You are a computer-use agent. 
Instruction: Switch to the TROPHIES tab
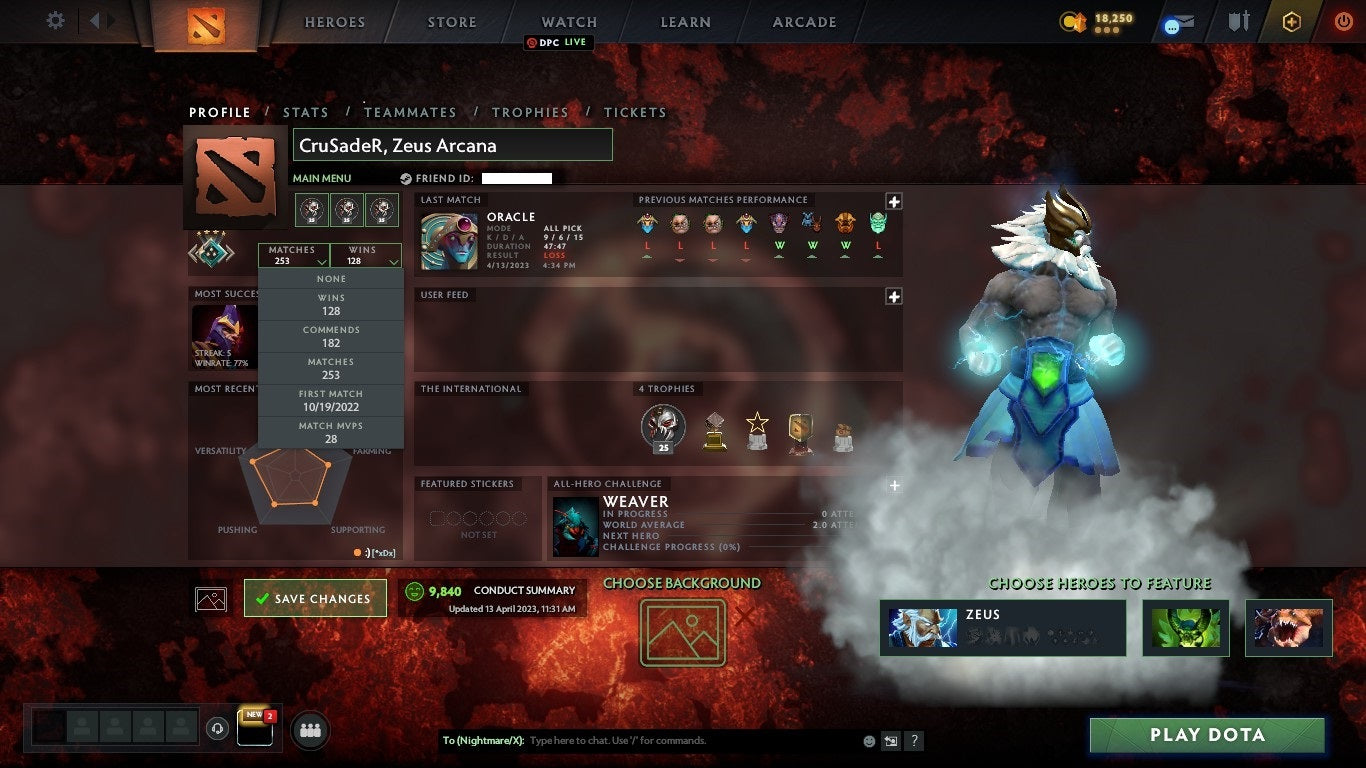(x=531, y=112)
